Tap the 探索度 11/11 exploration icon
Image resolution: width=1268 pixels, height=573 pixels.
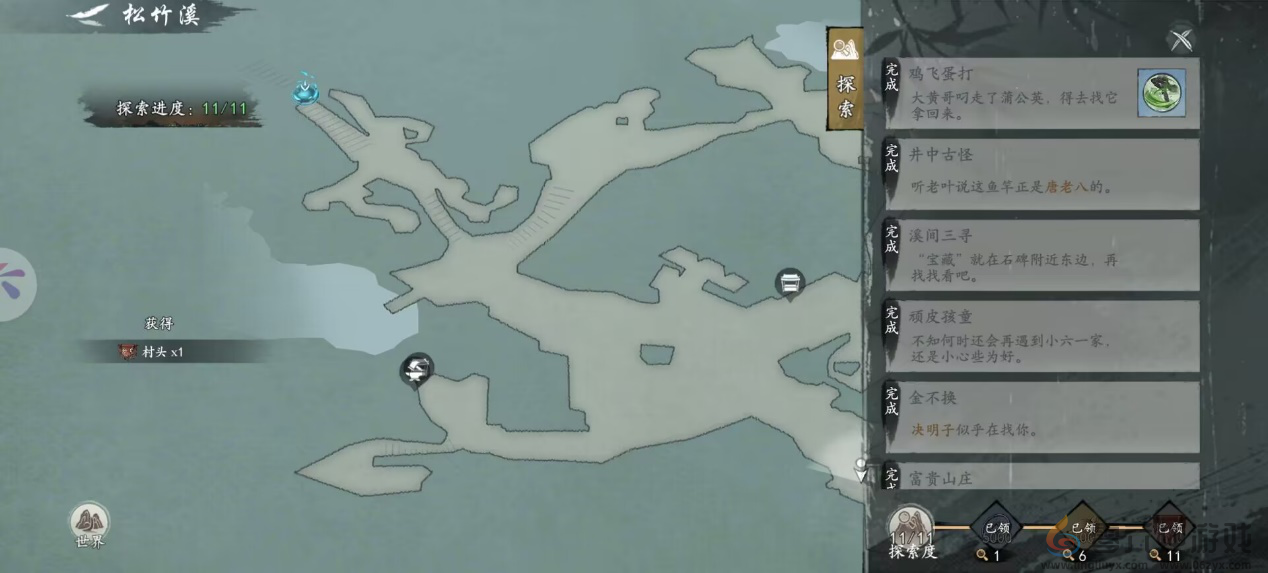pos(911,529)
